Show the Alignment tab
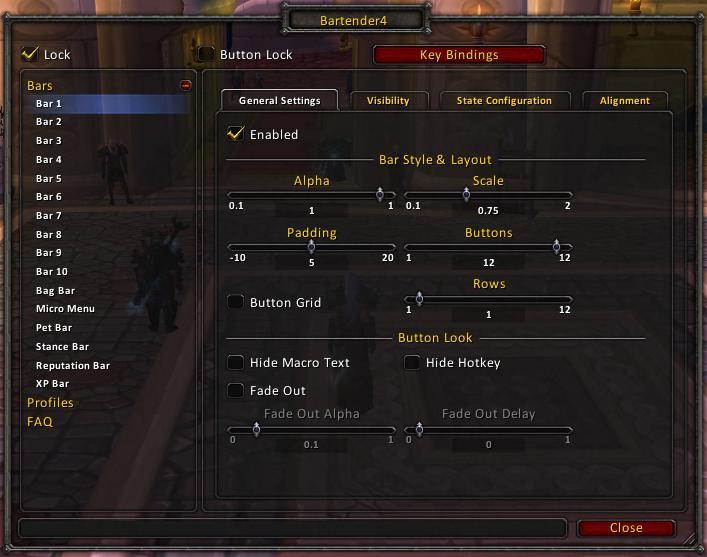This screenshot has height=557, width=707. (x=625, y=100)
